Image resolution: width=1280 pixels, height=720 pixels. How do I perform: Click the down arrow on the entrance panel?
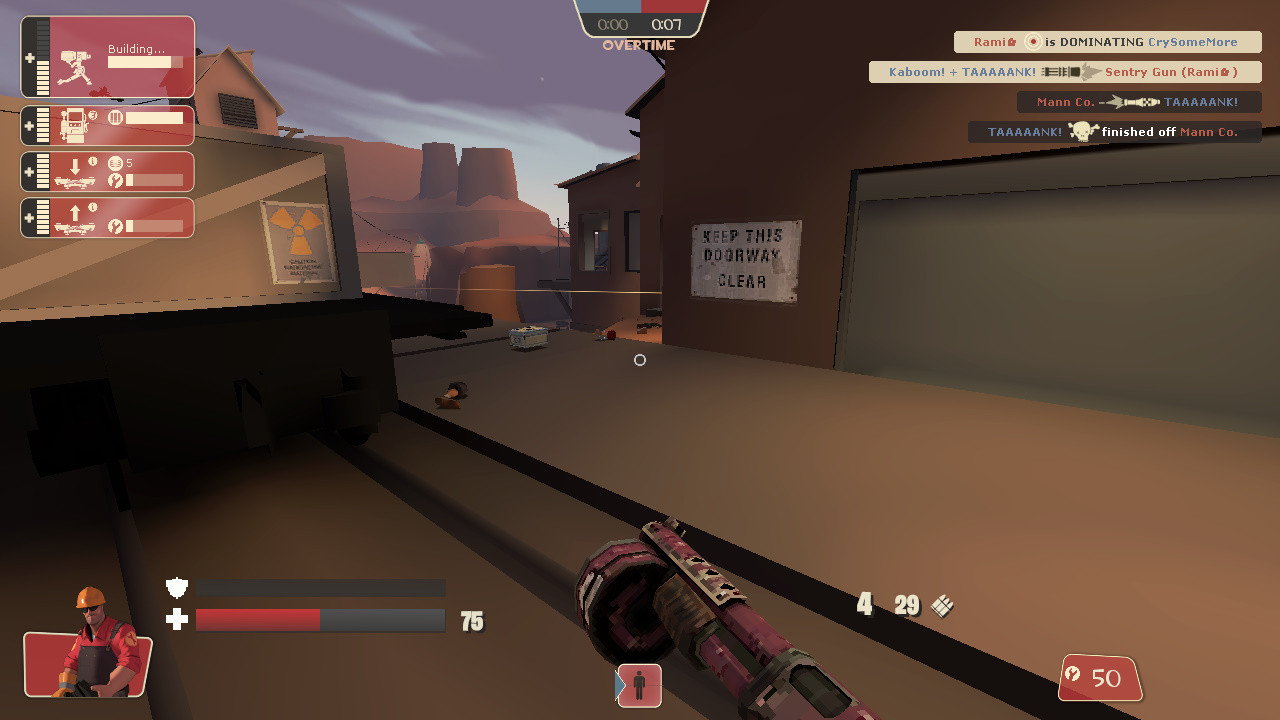[77, 165]
